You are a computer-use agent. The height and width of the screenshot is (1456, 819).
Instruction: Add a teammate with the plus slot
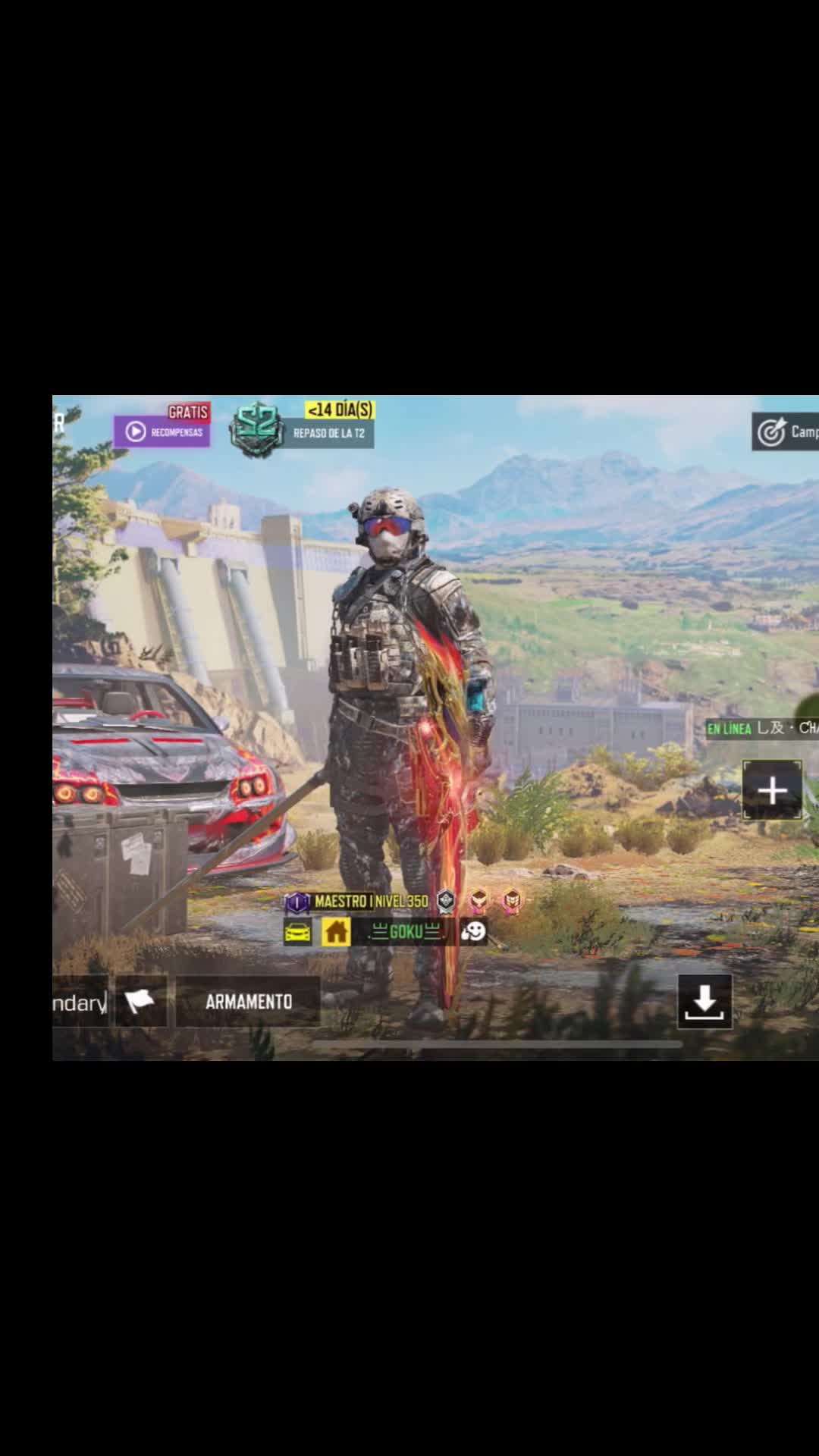click(771, 791)
